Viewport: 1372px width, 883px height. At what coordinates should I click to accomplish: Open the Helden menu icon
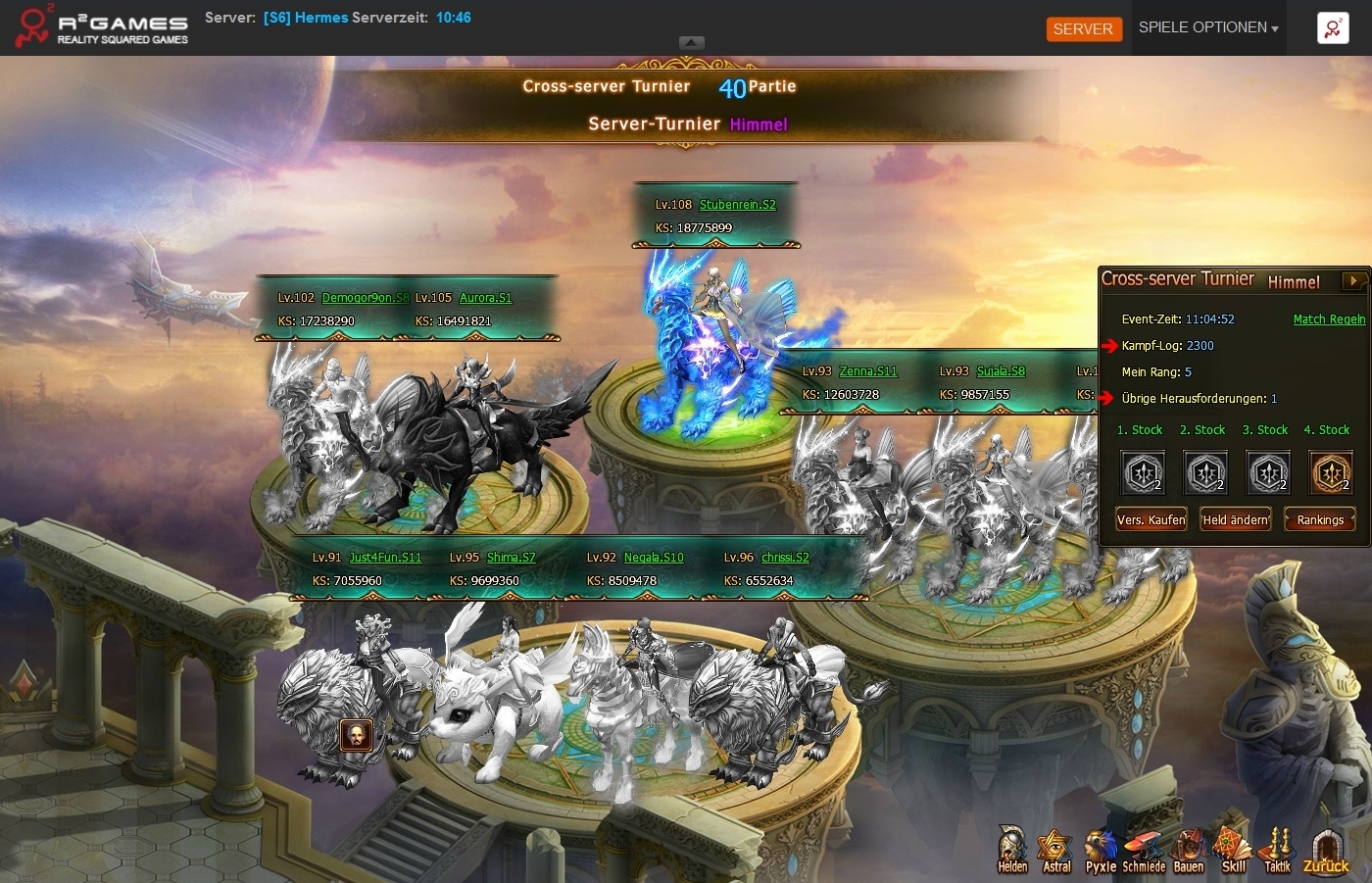pos(1012,850)
